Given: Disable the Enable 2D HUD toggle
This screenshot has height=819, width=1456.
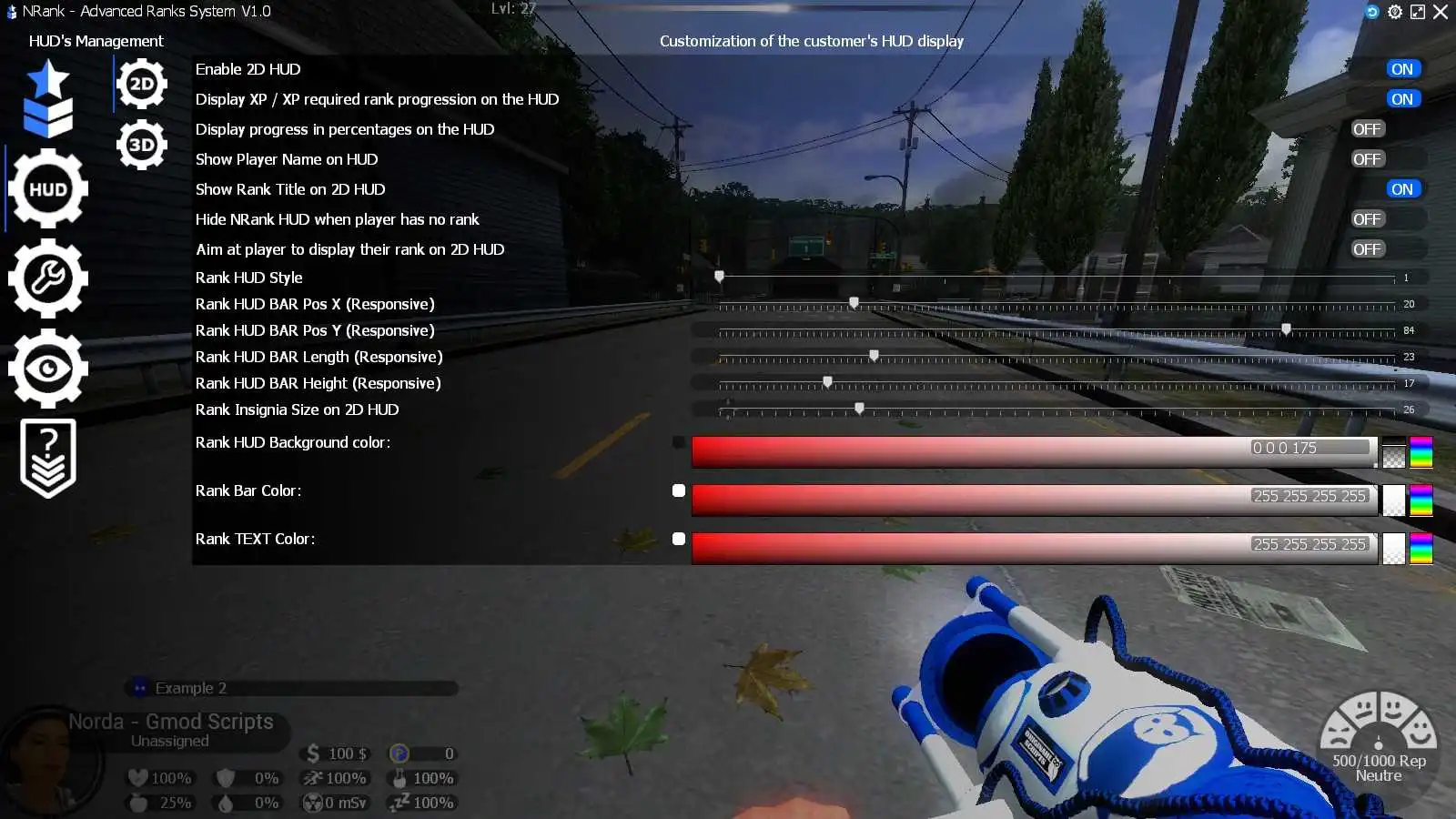Looking at the screenshot, I should point(1402,68).
